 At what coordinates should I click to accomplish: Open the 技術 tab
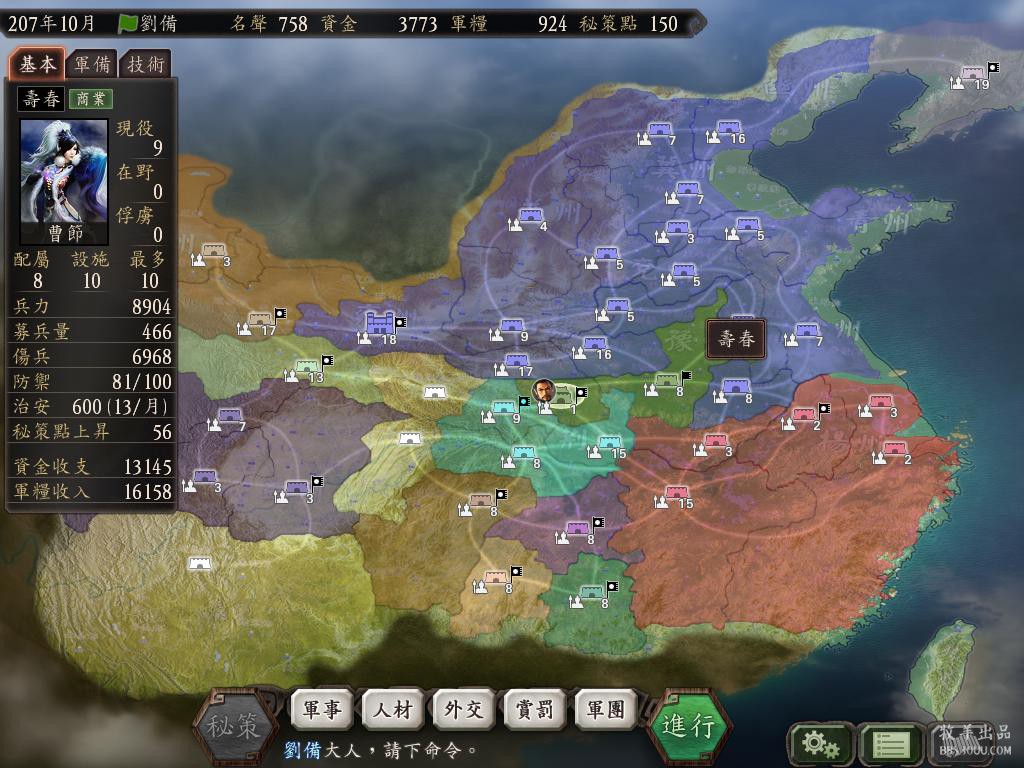pyautogui.click(x=146, y=65)
